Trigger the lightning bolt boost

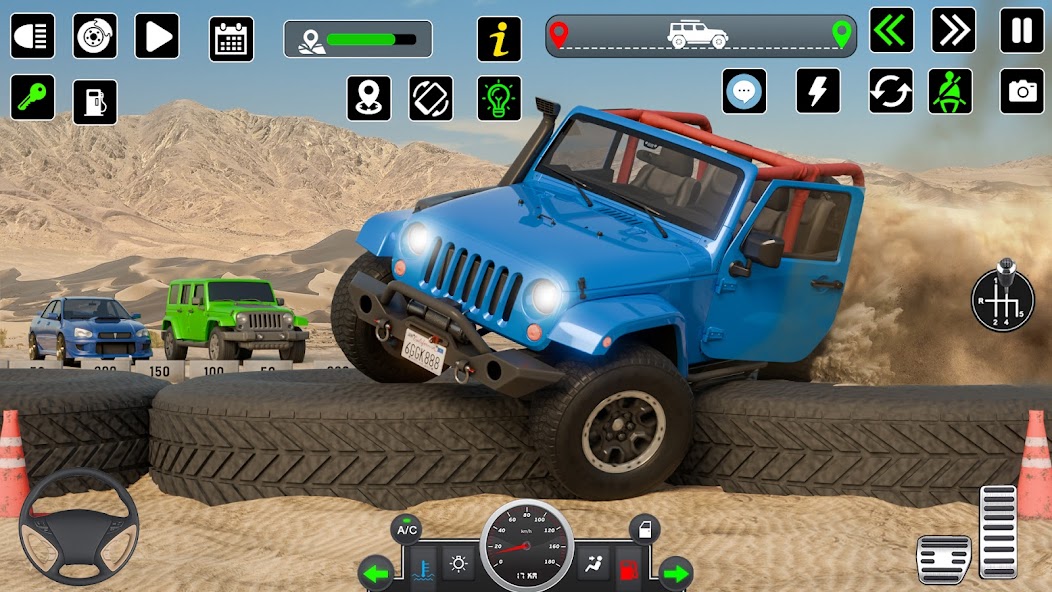click(x=818, y=91)
